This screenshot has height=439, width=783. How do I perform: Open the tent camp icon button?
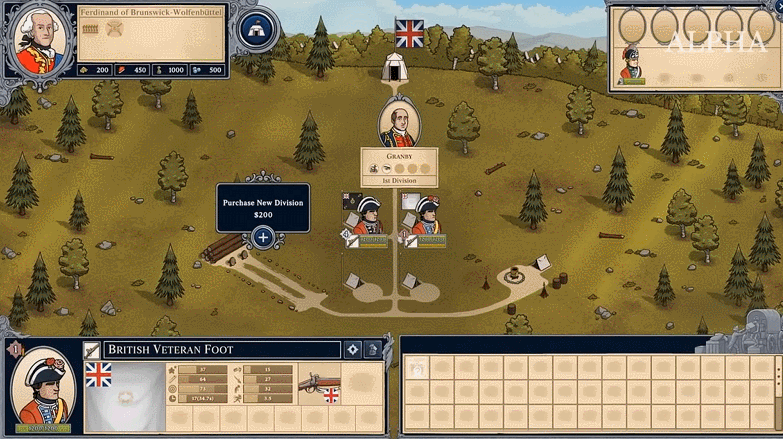click(257, 30)
